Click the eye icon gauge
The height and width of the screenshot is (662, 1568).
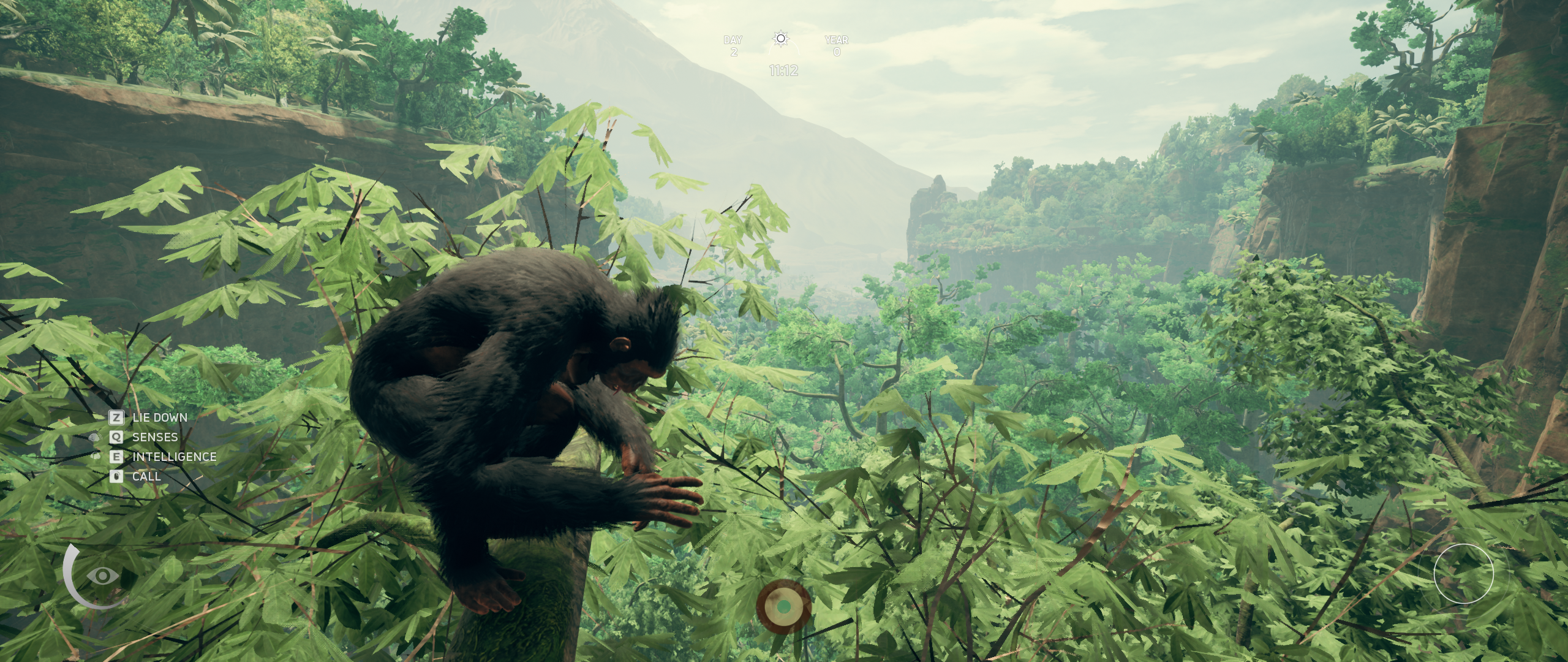(x=102, y=576)
